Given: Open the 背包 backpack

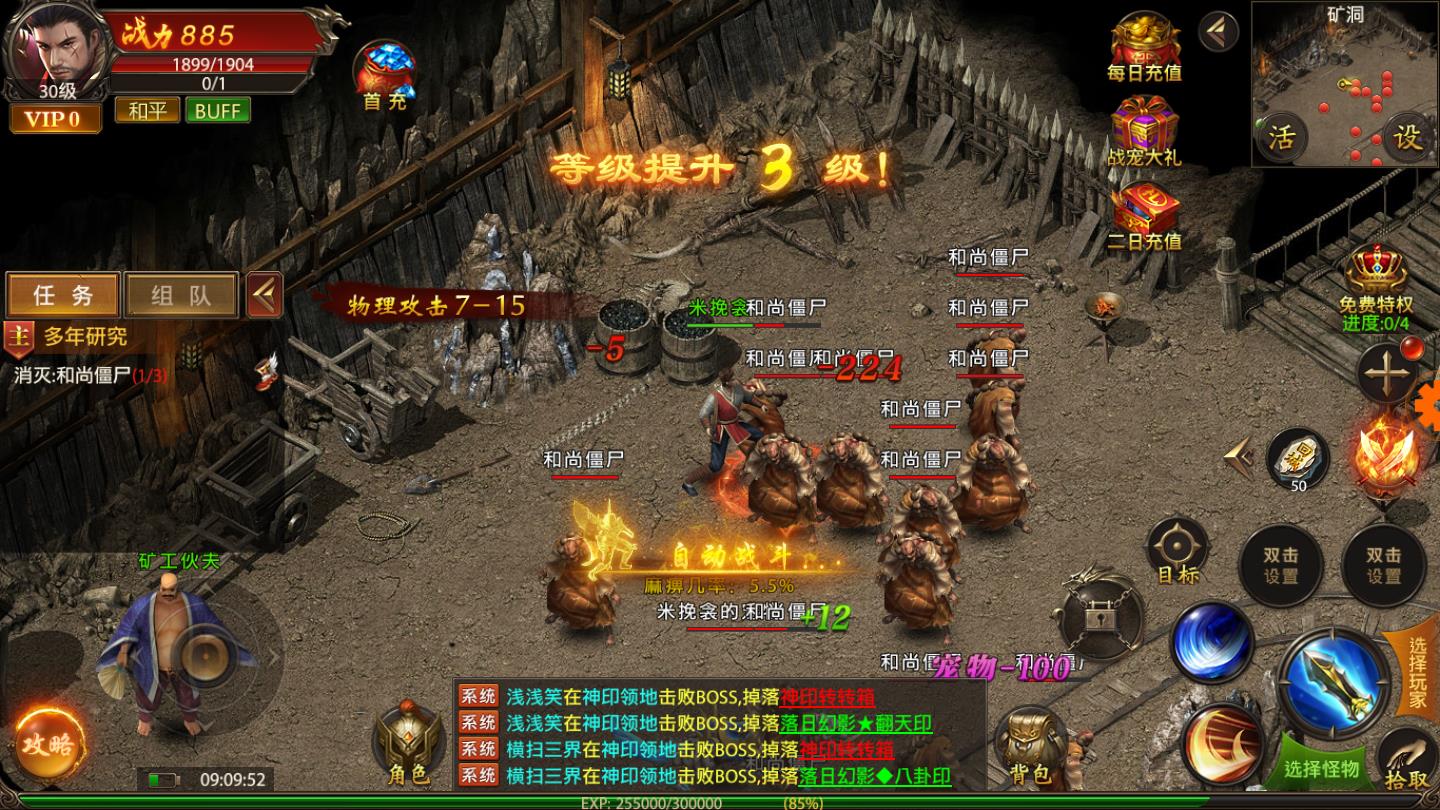Looking at the screenshot, I should [1030, 740].
